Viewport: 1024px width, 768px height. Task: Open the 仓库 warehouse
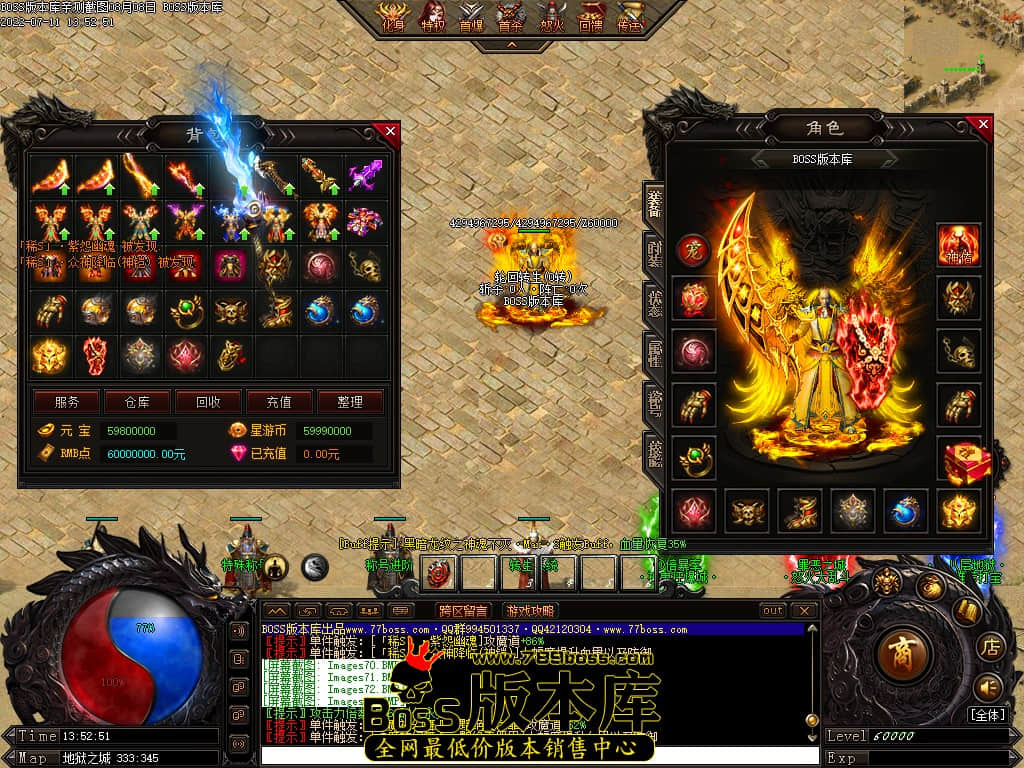pyautogui.click(x=137, y=402)
